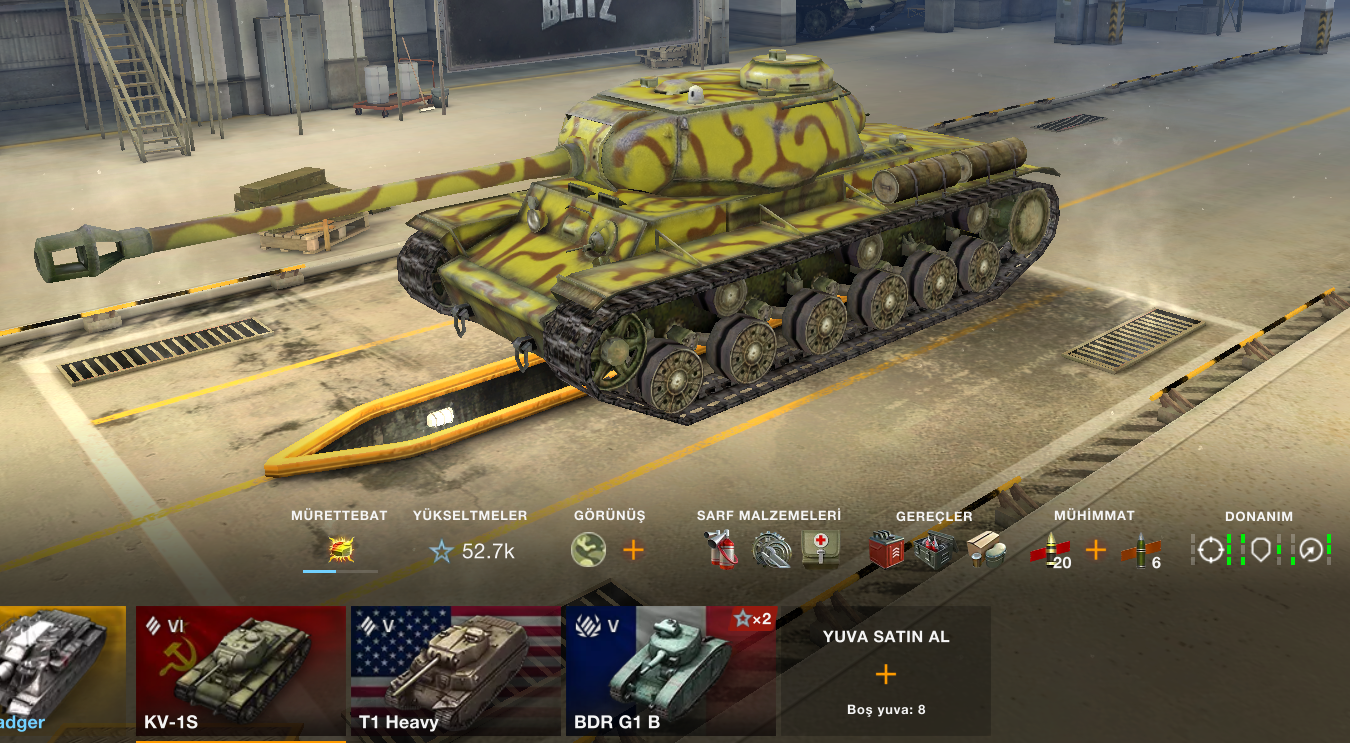Select the KV-1S tank card

(240, 670)
